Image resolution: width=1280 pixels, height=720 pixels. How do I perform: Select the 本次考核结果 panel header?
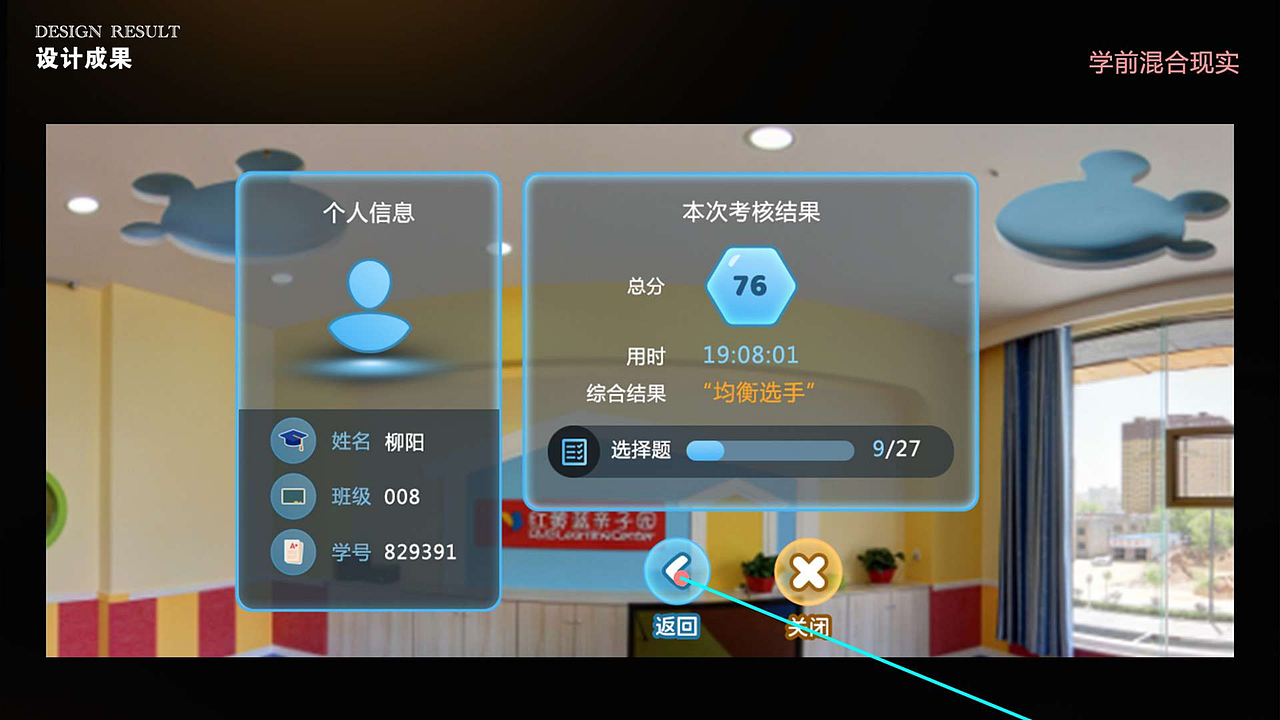coord(751,212)
